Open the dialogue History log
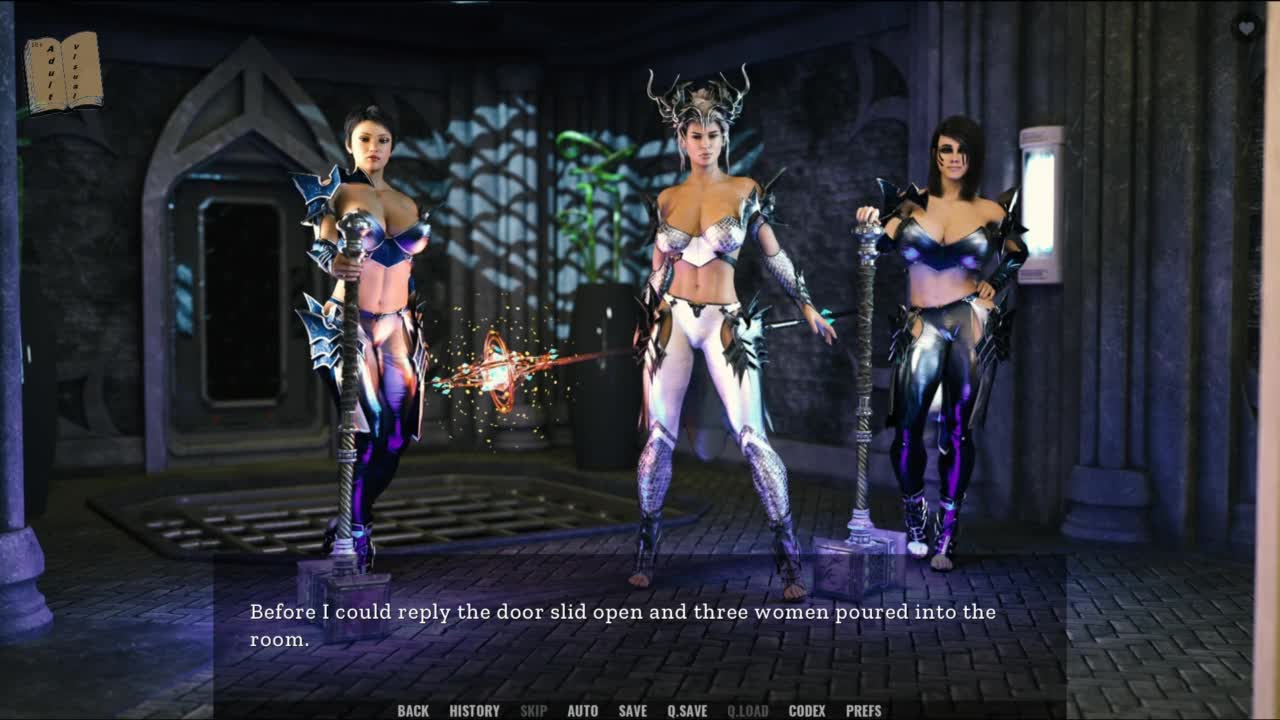 [474, 711]
